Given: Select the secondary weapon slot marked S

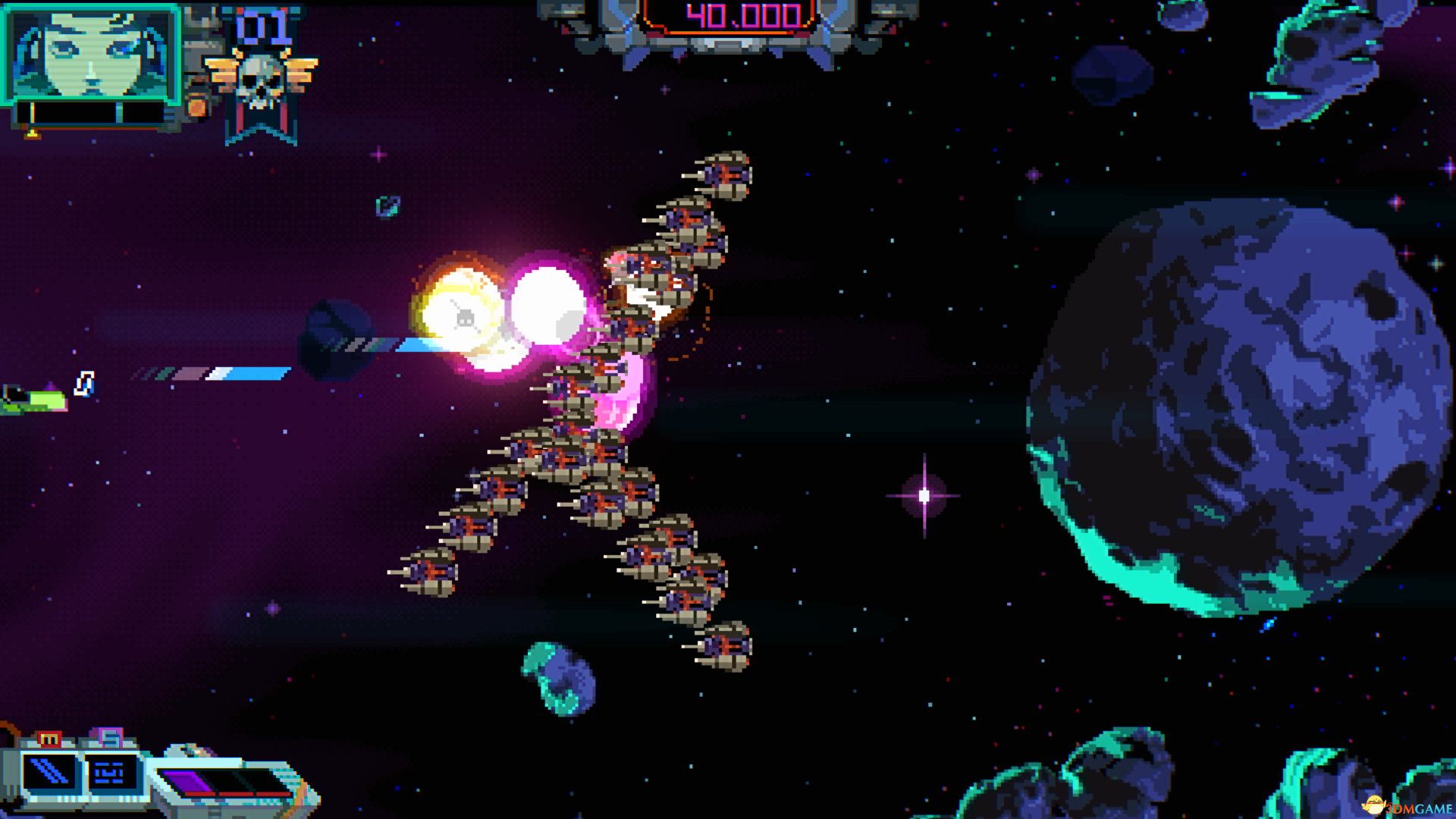Looking at the screenshot, I should click(111, 773).
